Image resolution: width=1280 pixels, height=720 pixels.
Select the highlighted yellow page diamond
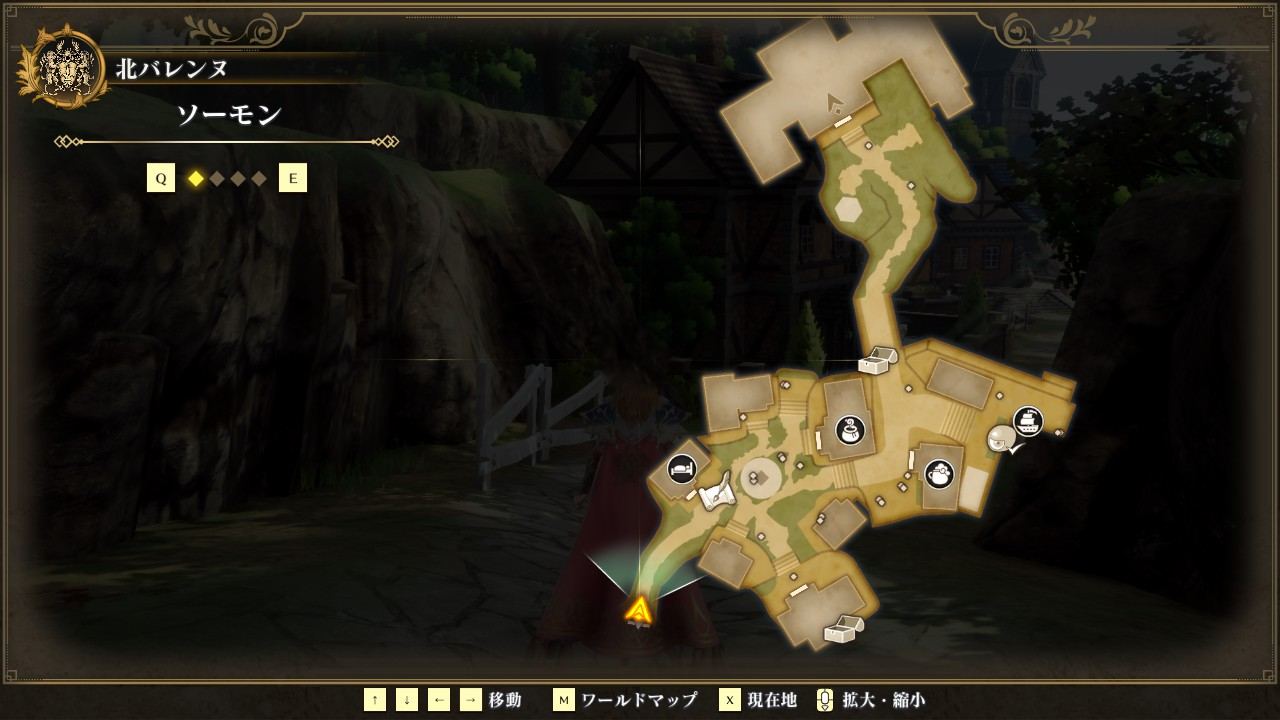tap(196, 179)
